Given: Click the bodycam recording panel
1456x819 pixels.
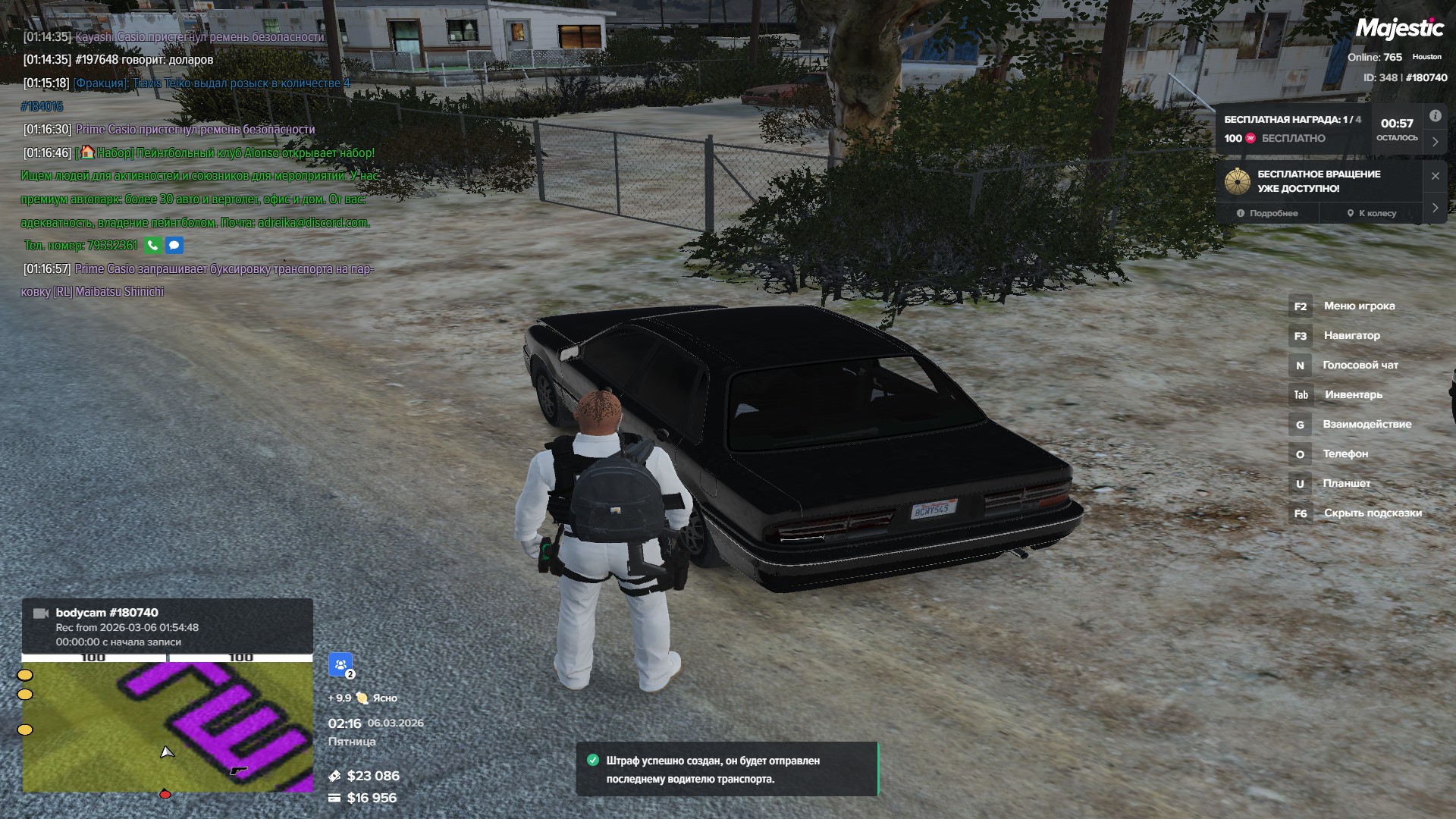Looking at the screenshot, I should 167,626.
